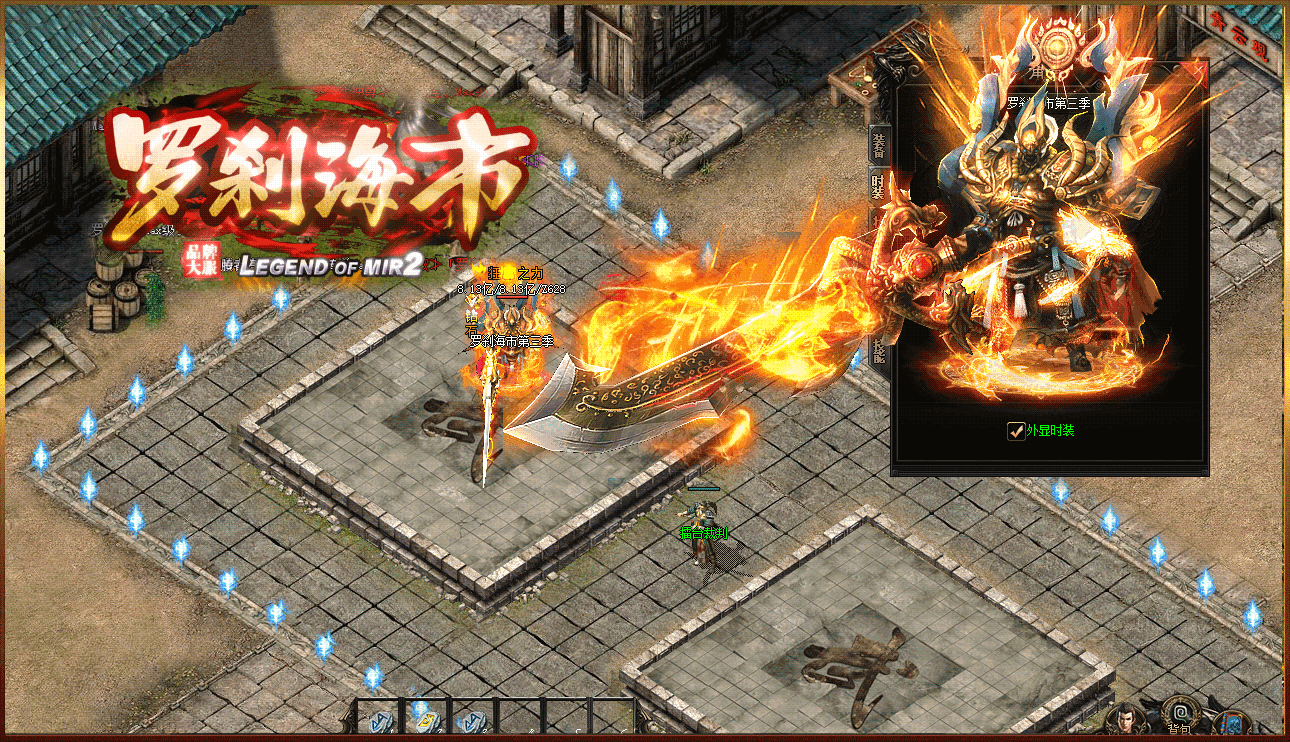Open the blue book icon

1232,722
